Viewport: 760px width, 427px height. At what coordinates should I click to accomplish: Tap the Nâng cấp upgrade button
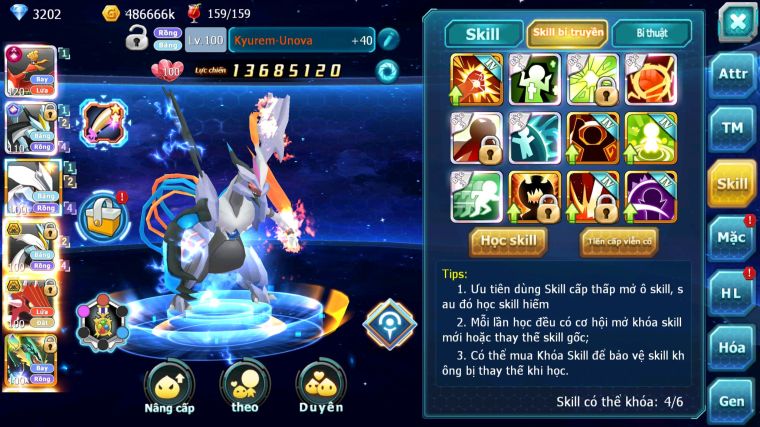click(x=169, y=387)
